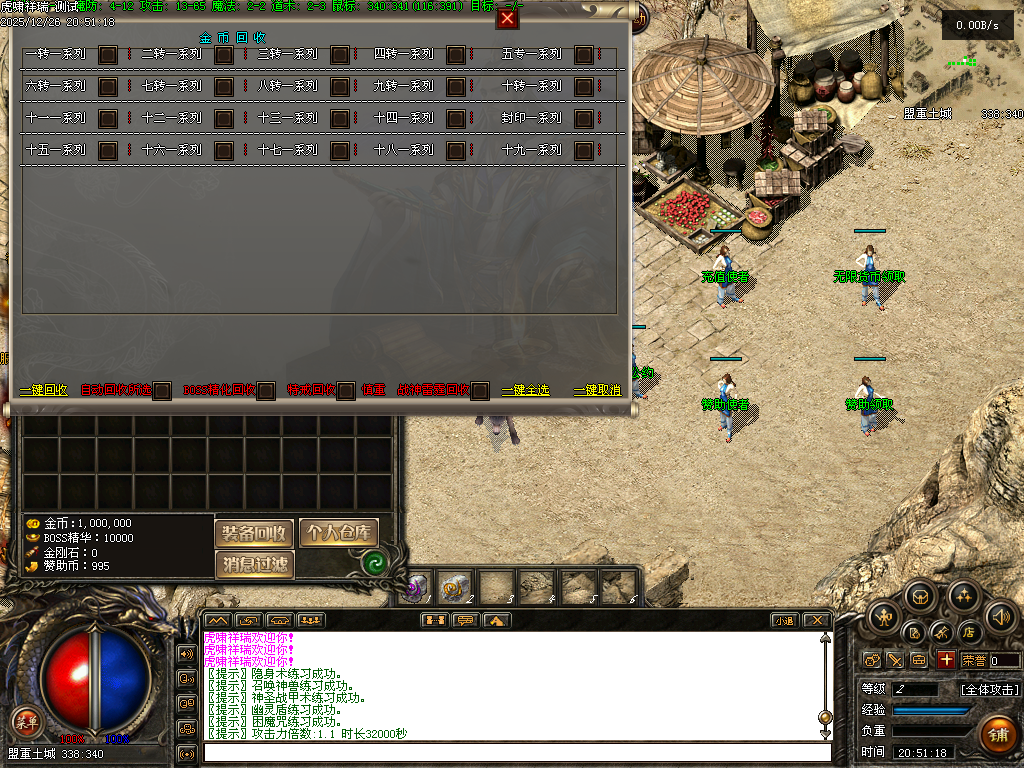Open the 消息过滤 message filter
Viewport: 1024px width, 768px height.
(254, 565)
